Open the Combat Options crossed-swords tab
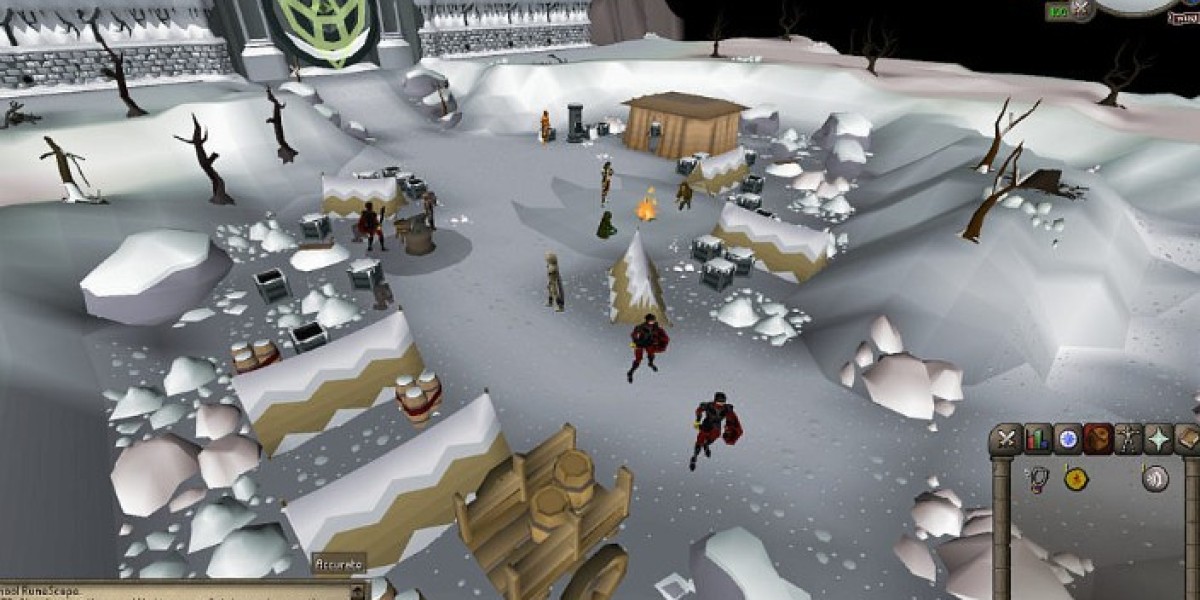Viewport: 1200px width, 600px height. coord(1006,439)
